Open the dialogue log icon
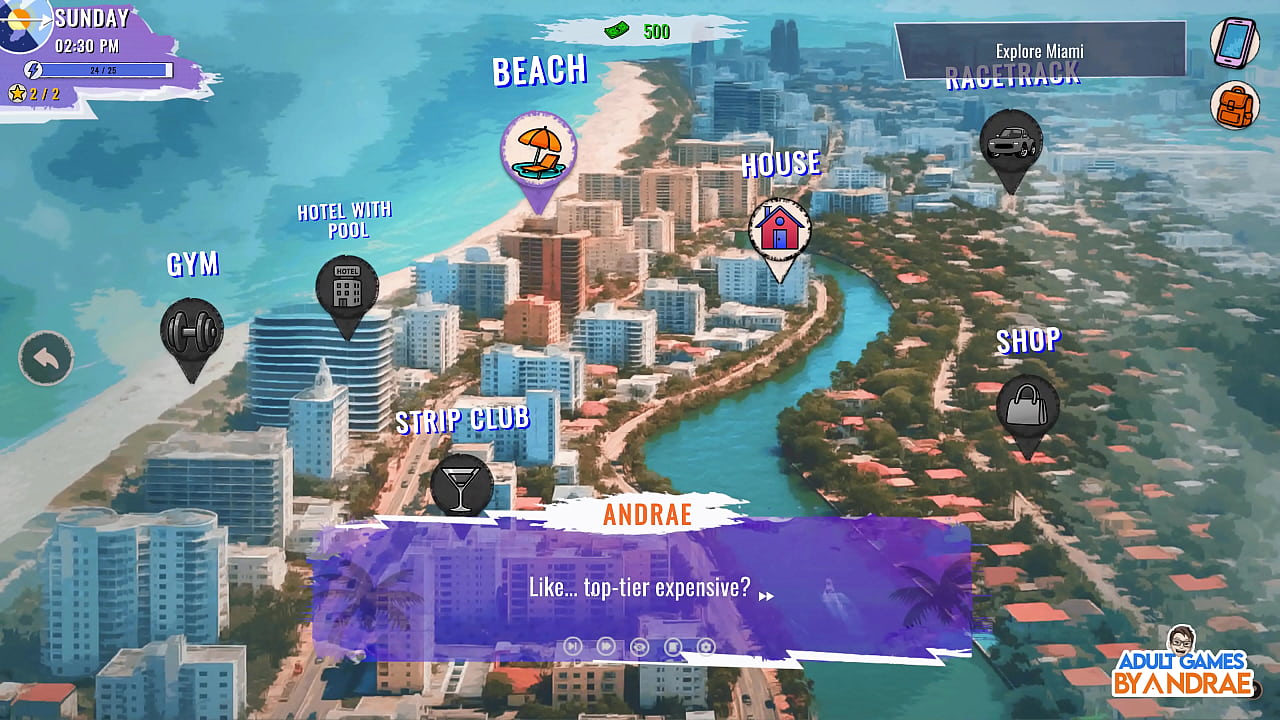The width and height of the screenshot is (1280, 720). (673, 647)
